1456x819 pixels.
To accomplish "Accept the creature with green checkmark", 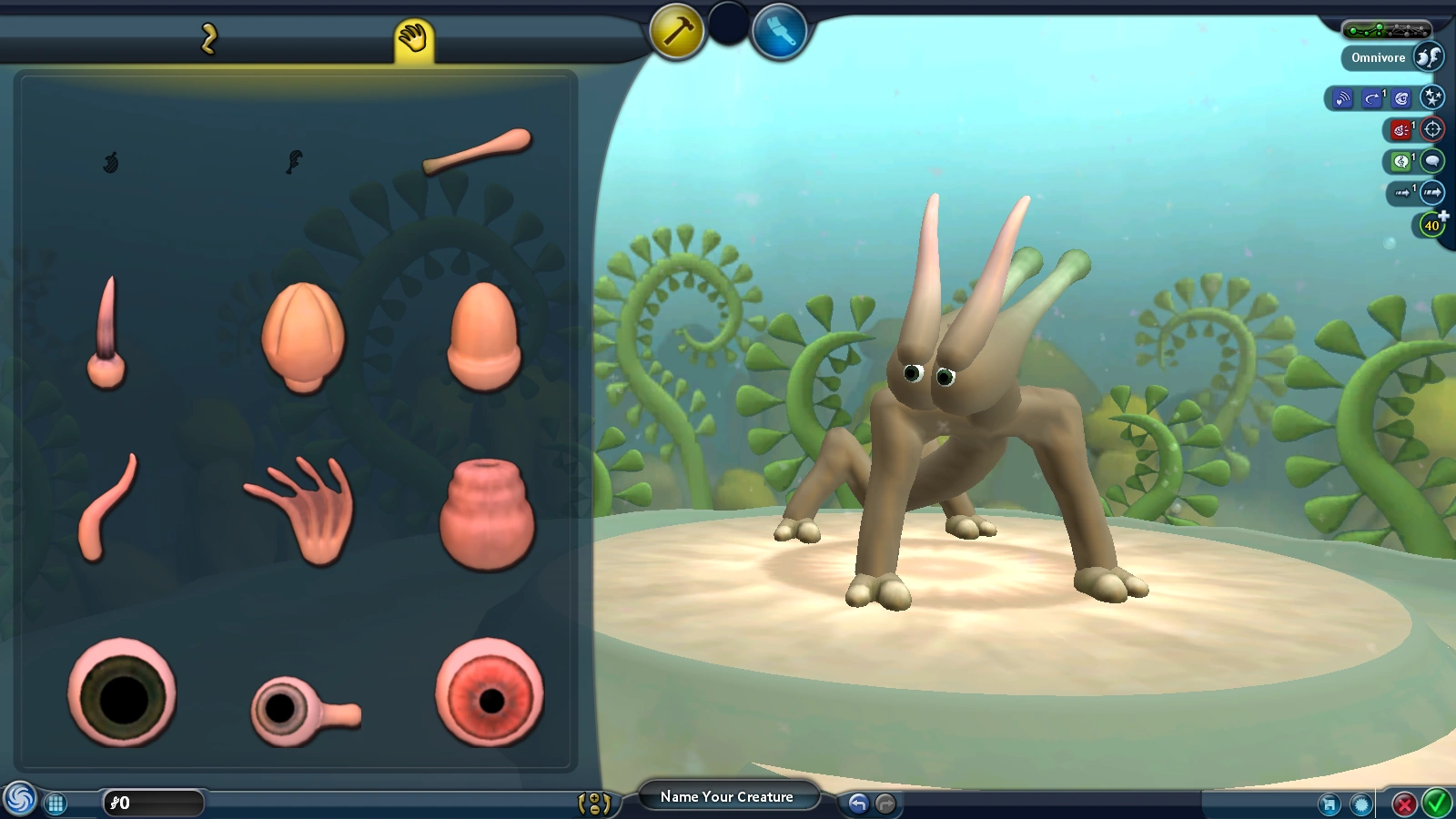I will tap(1437, 804).
